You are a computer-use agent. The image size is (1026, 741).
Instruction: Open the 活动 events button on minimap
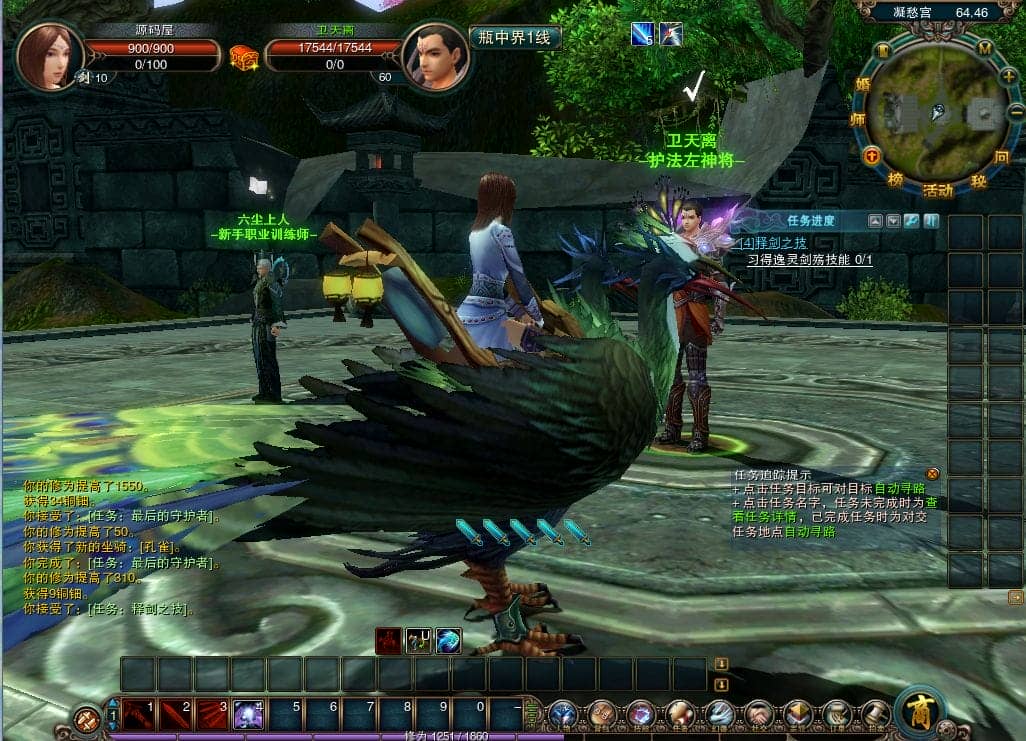937,190
